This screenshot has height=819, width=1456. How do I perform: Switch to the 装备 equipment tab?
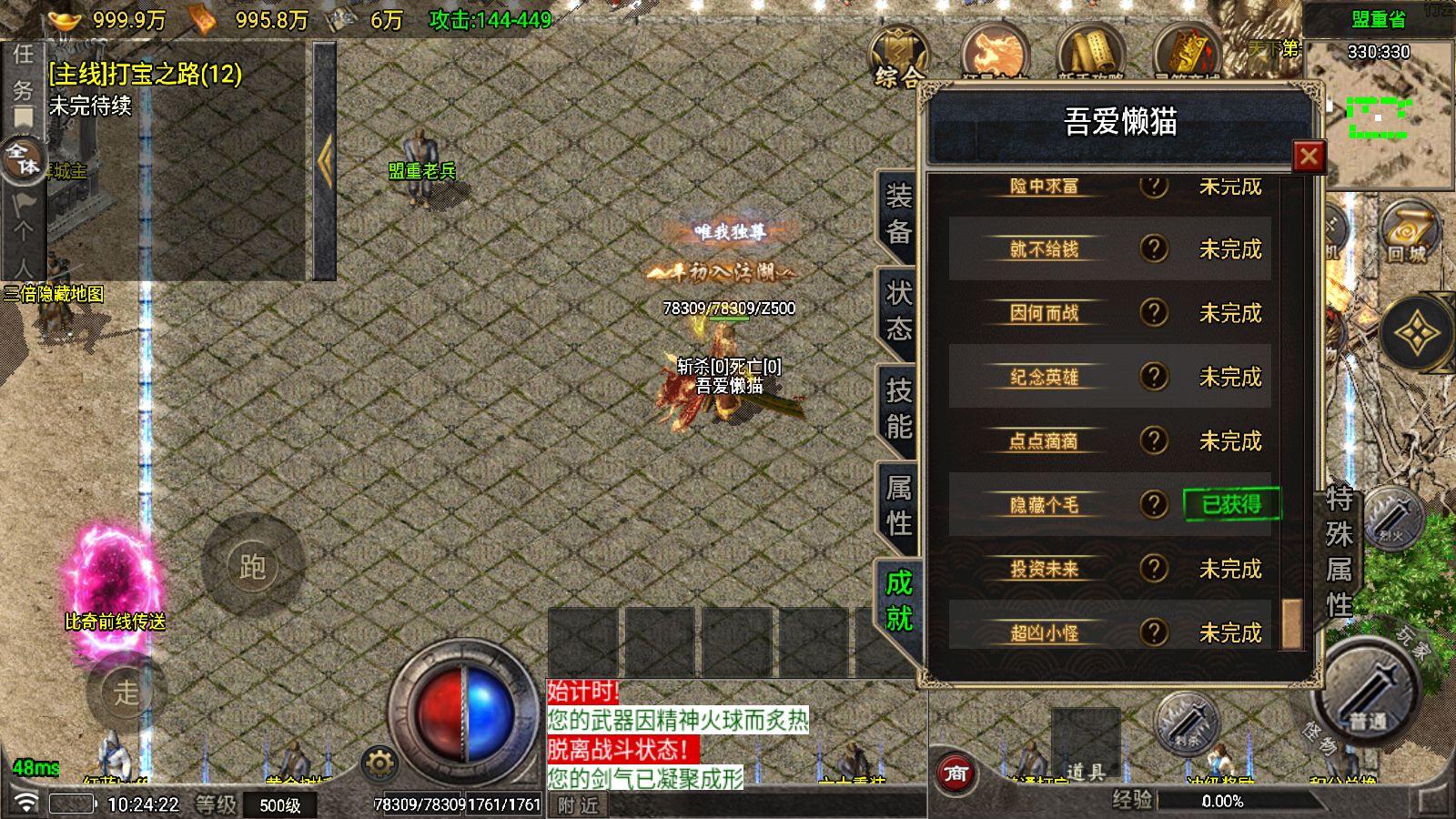[x=898, y=214]
